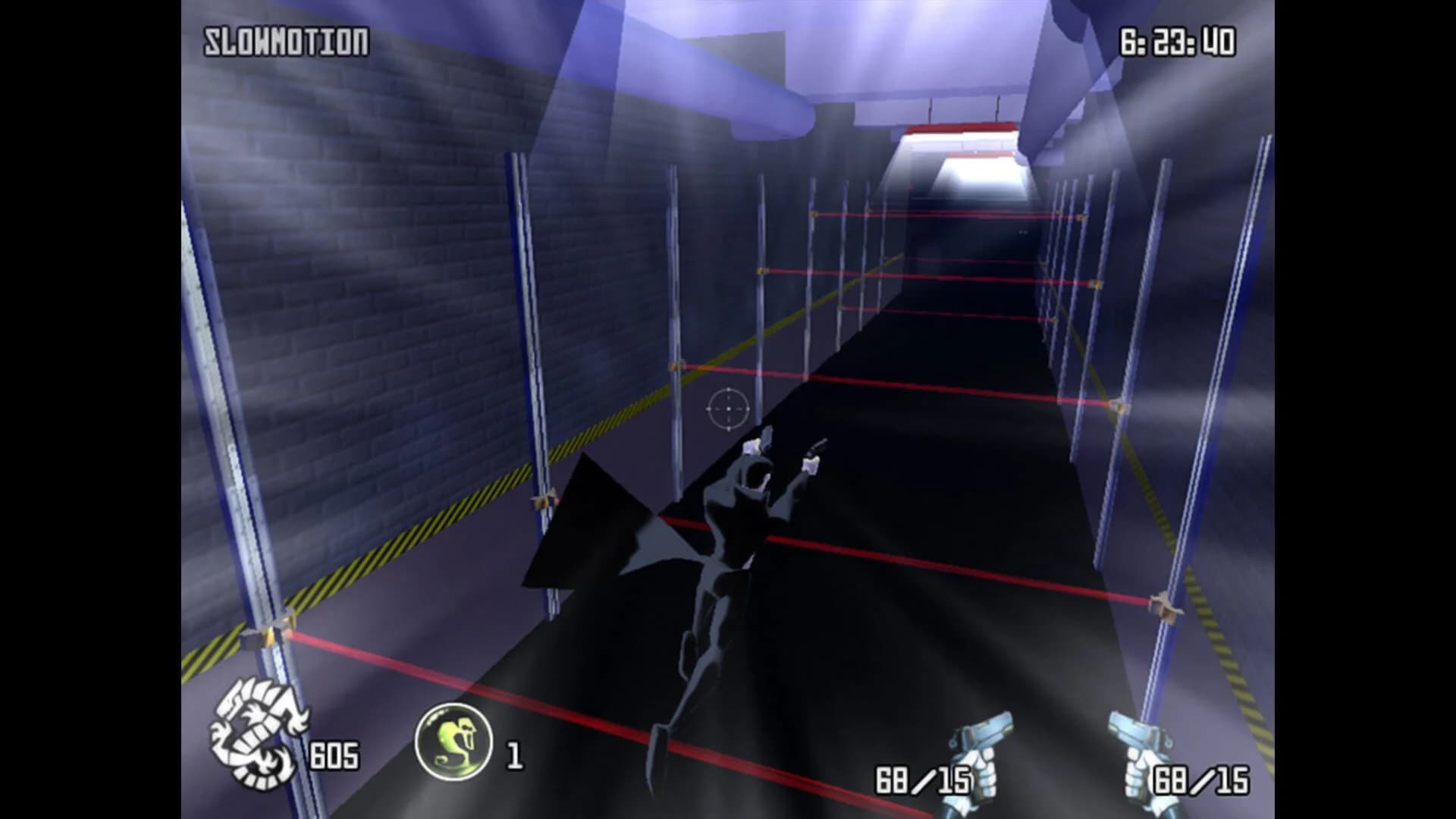Viewport: 1456px width, 819px height.
Task: Toggle the SLOWMOTION mode label
Action: pos(284,42)
